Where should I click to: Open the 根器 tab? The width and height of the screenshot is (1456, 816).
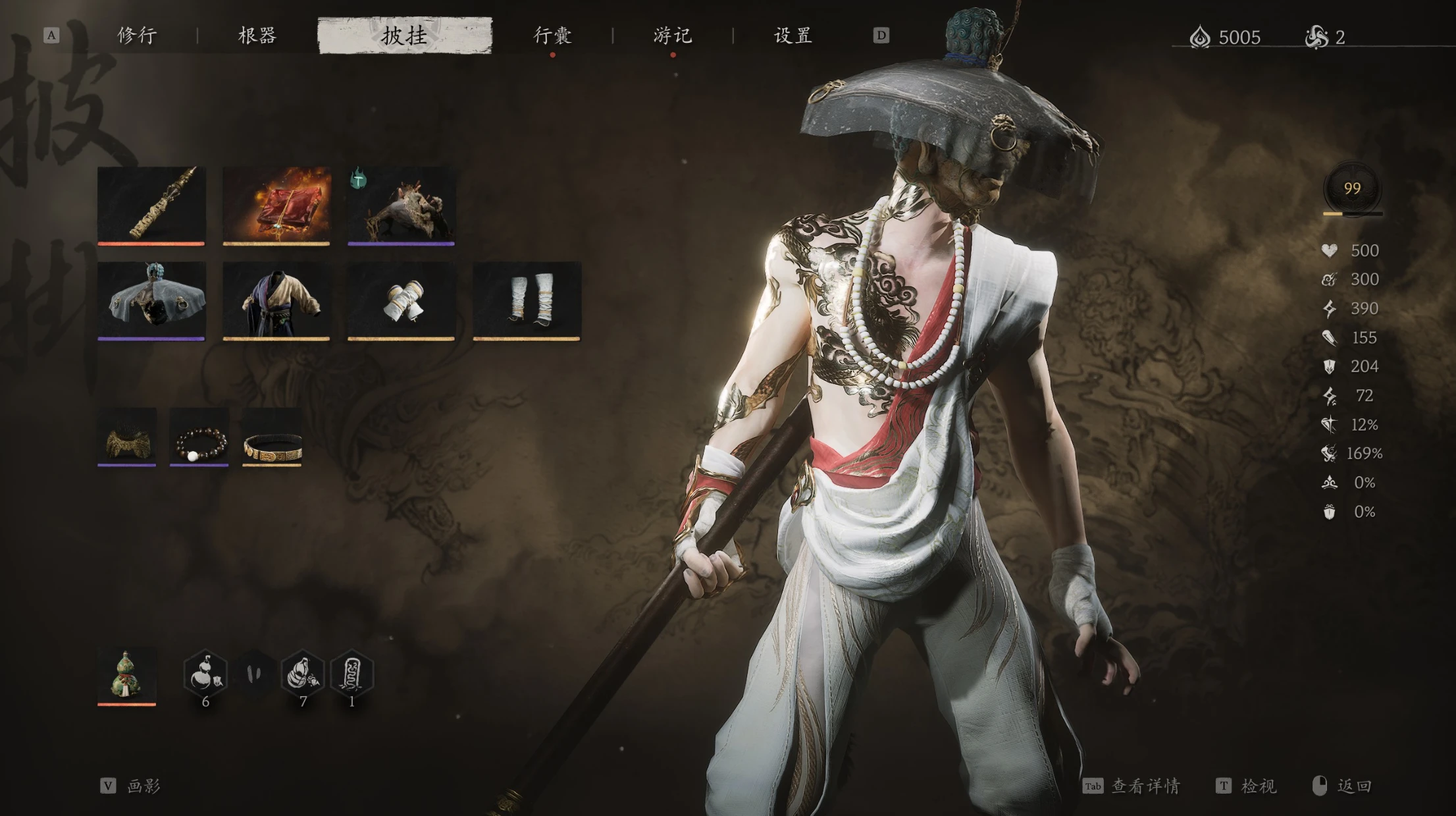pyautogui.click(x=257, y=36)
